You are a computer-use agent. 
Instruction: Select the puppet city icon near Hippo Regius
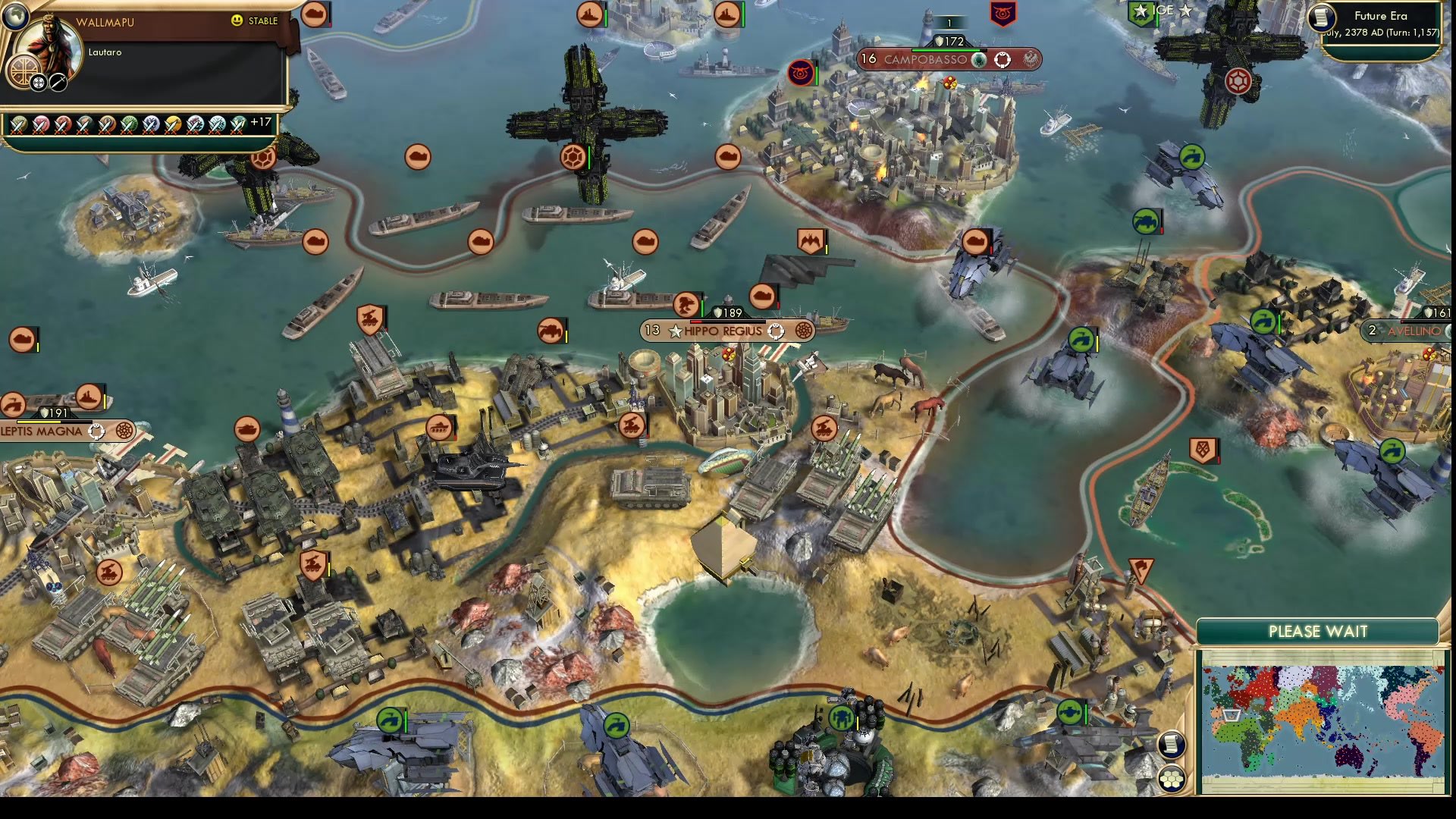pos(775,330)
